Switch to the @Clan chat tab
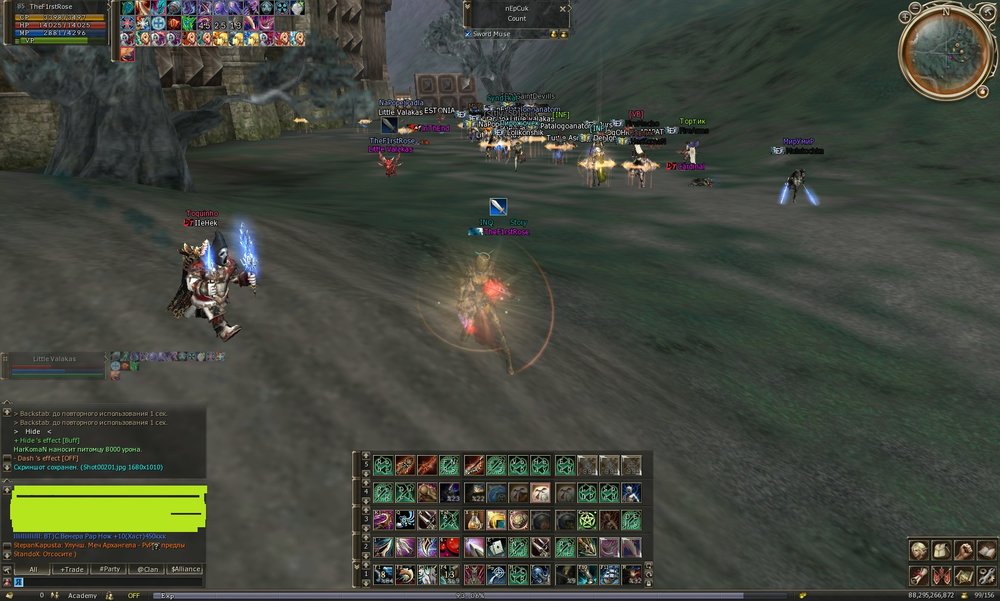Screen dimensions: 1000x601 coord(147,569)
